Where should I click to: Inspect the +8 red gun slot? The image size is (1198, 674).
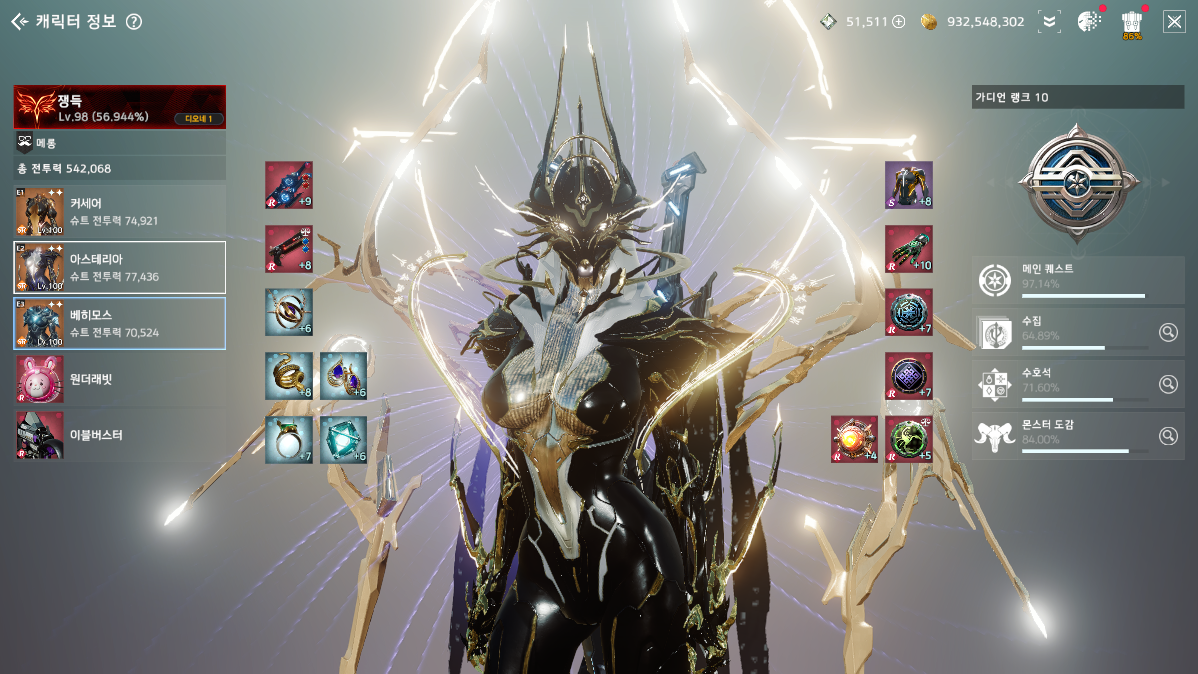pos(289,249)
